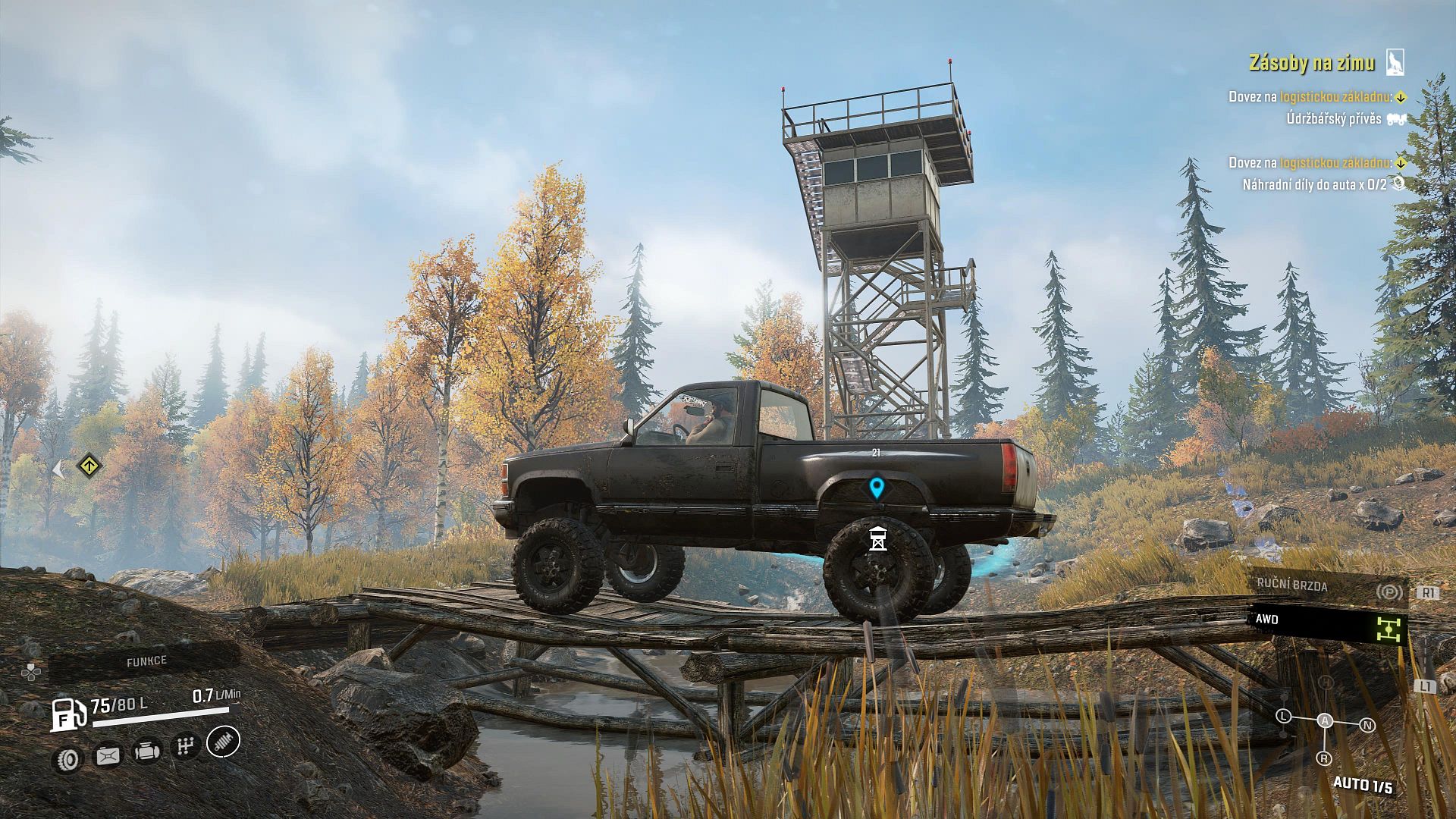The width and height of the screenshot is (1456, 819).
Task: Select the gearbox damage status icon
Action: tap(184, 747)
